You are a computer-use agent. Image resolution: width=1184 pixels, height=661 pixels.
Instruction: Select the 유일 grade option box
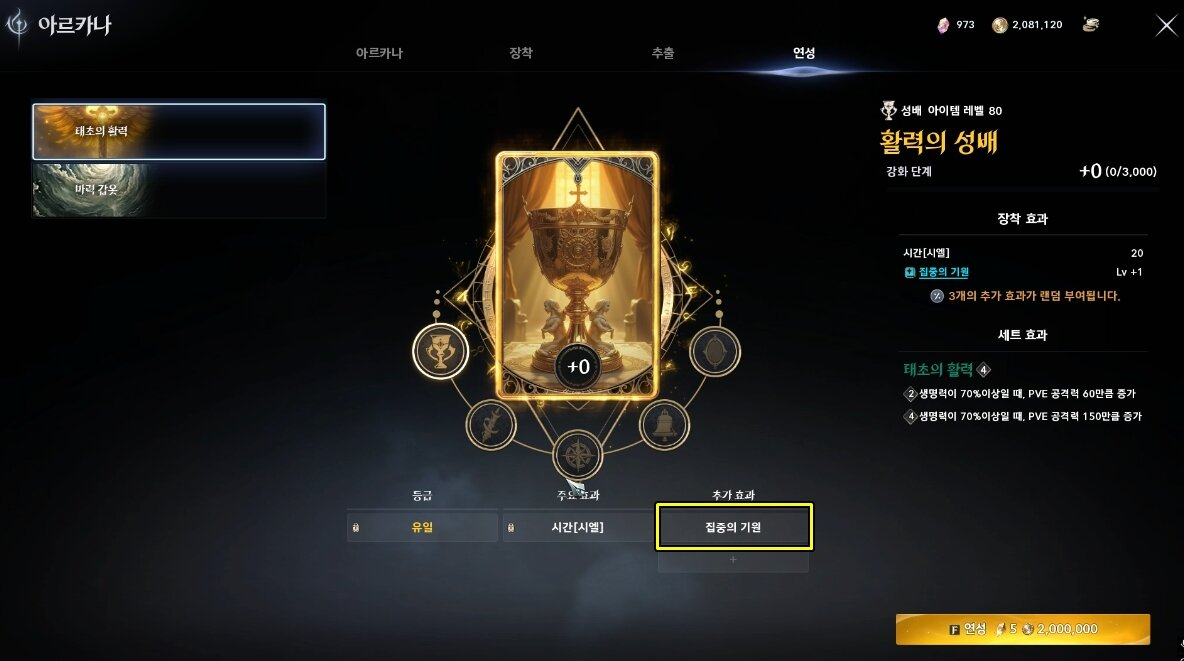(x=422, y=527)
